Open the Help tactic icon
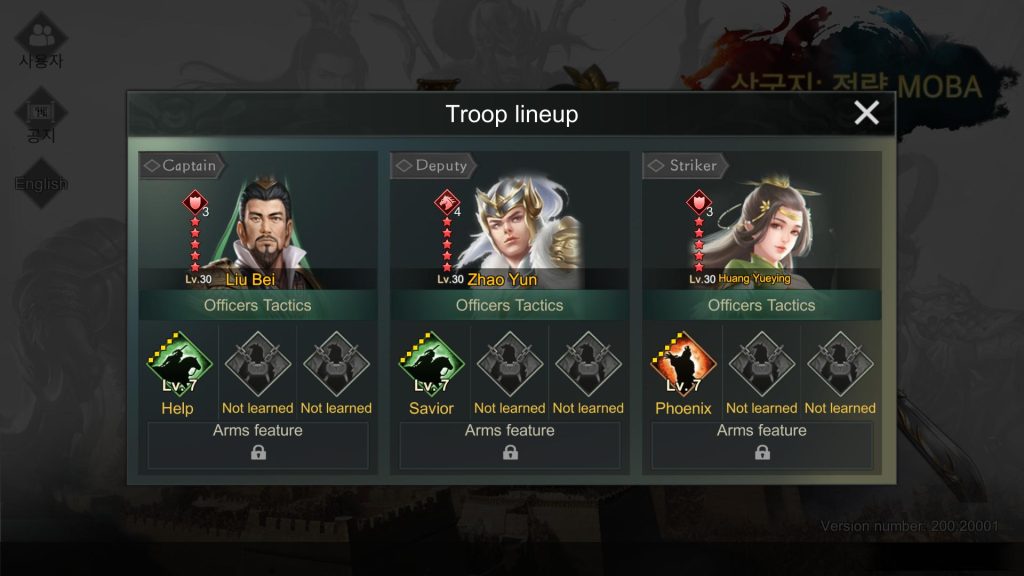1024x576 pixels. click(x=179, y=366)
